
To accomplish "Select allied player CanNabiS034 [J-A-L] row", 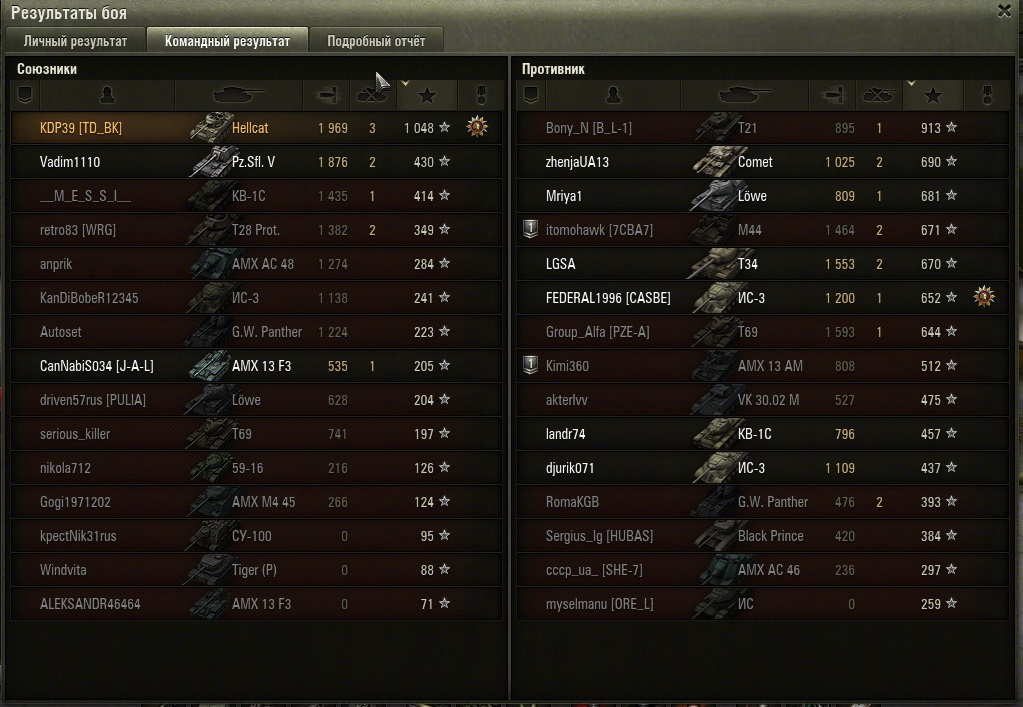I will point(97,366).
